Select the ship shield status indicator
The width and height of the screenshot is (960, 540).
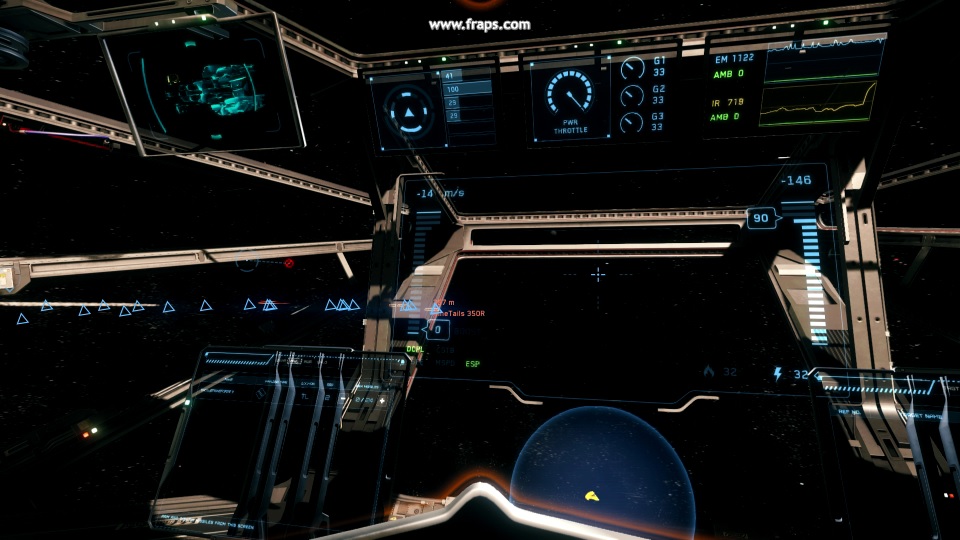(406, 110)
